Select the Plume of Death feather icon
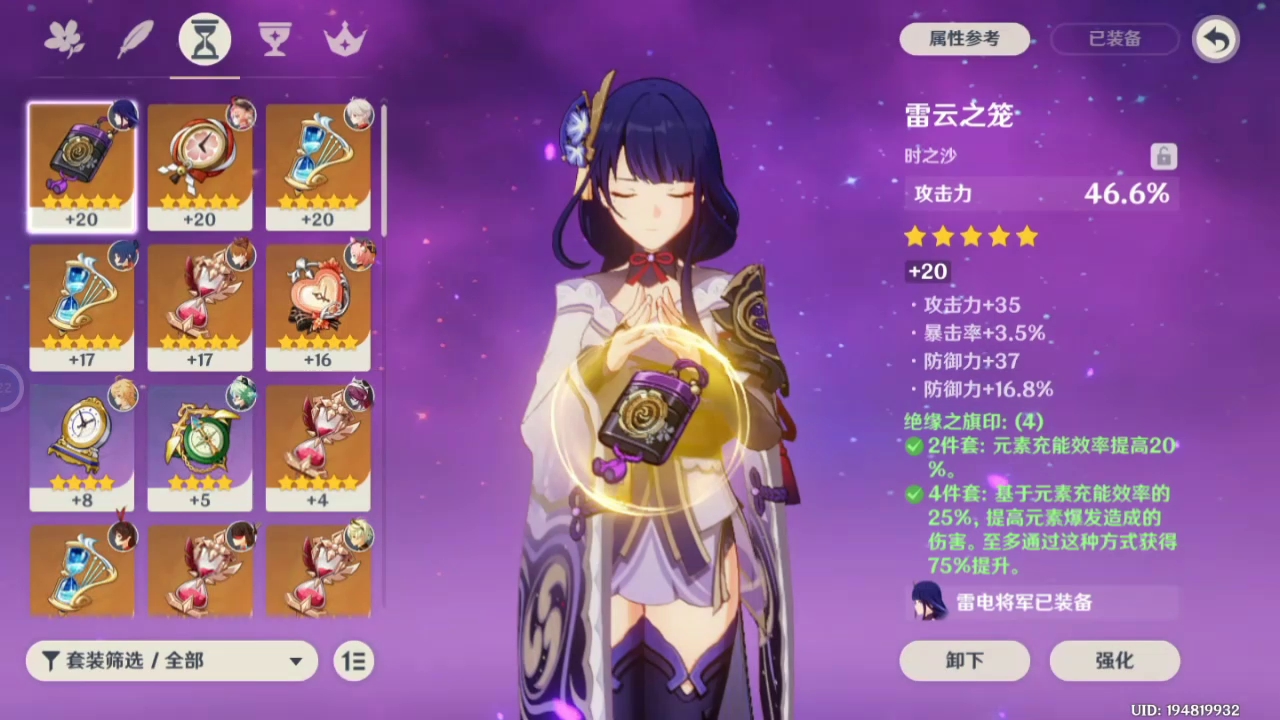This screenshot has width=1280, height=720. pos(136,39)
